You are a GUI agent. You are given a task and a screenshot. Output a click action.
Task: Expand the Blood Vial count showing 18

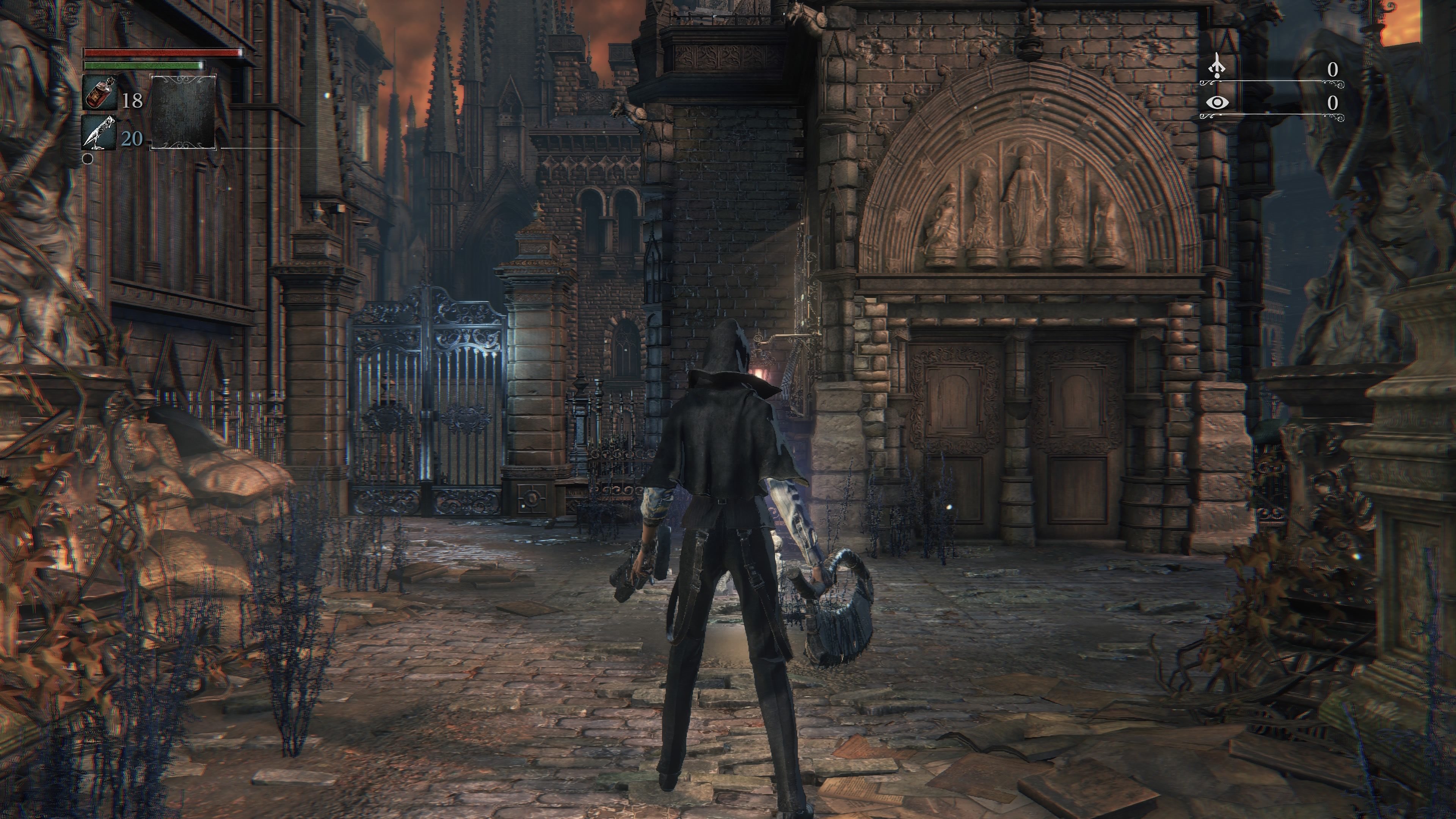coord(133,102)
